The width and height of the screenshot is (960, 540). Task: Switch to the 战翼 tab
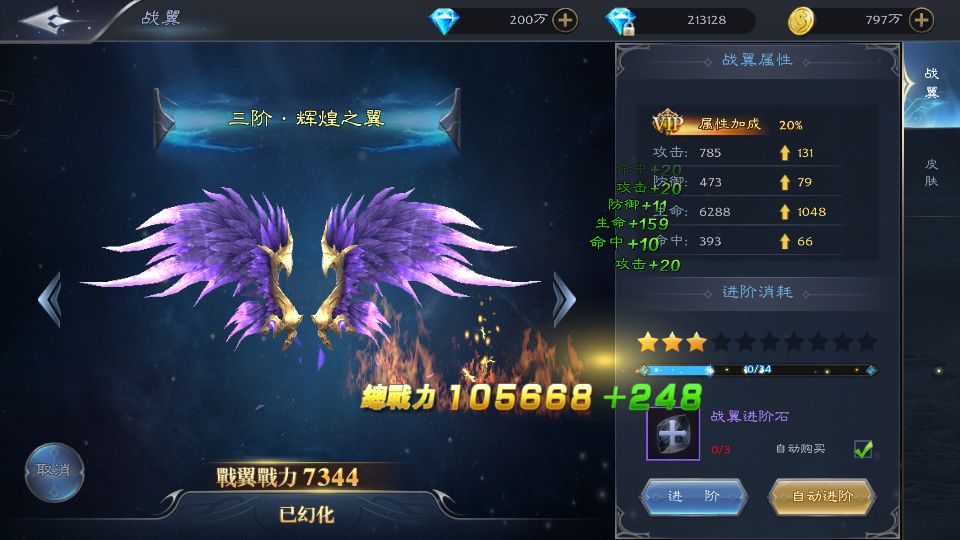[931, 84]
